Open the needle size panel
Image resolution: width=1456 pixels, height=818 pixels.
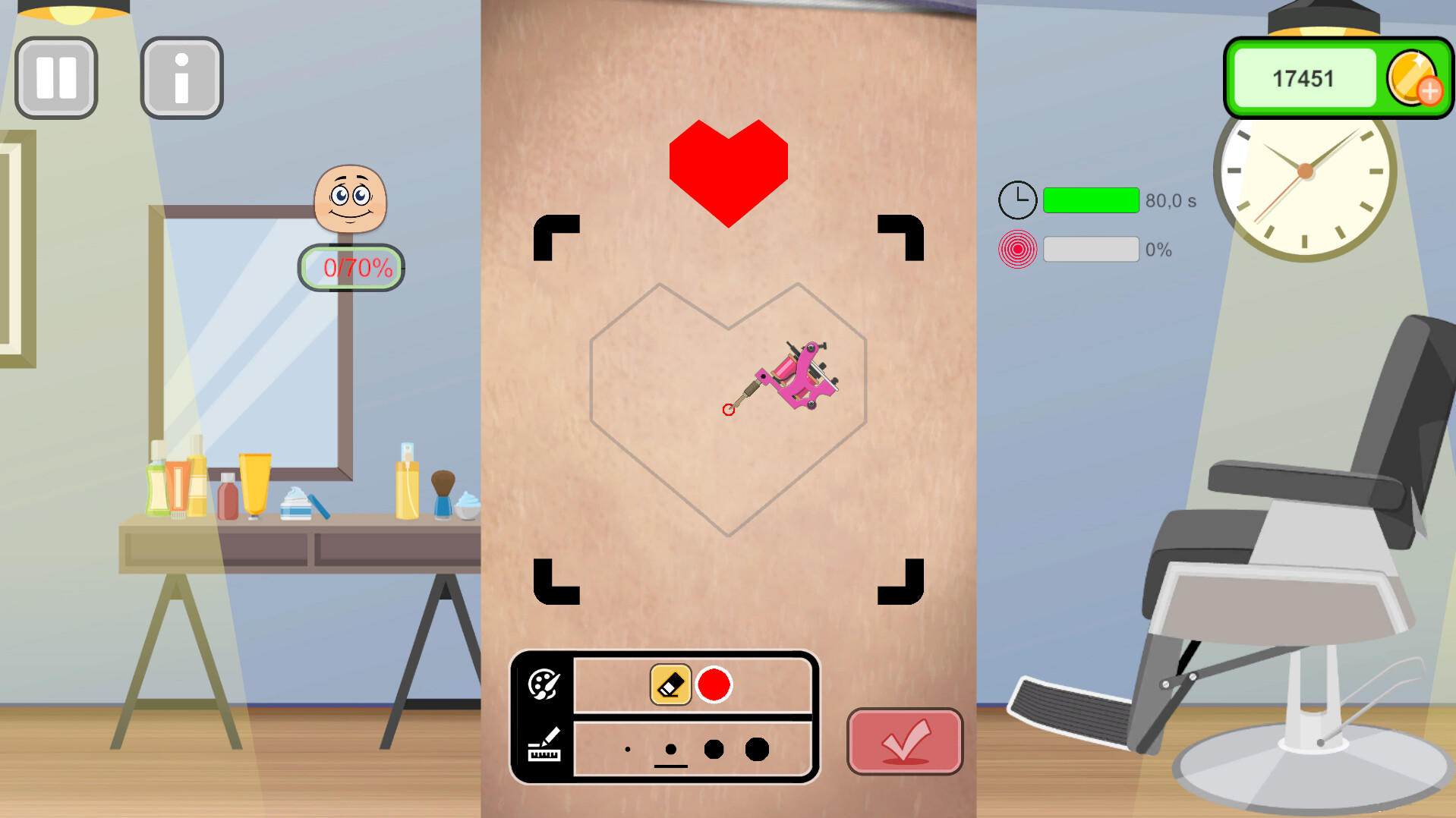pyautogui.click(x=544, y=746)
